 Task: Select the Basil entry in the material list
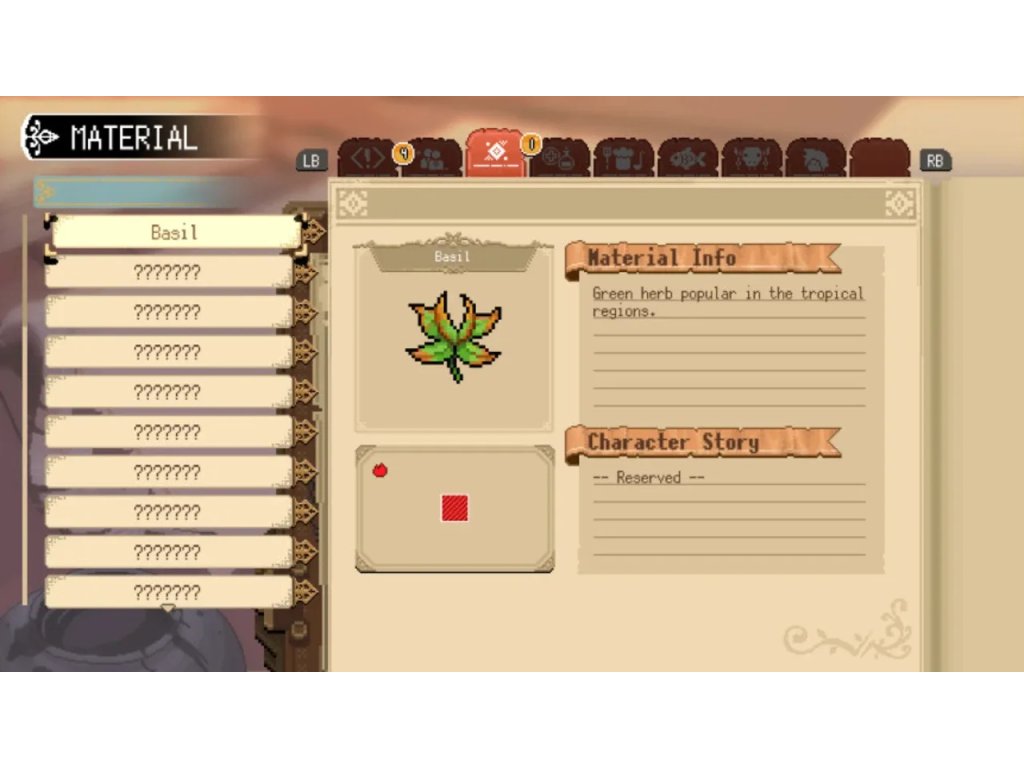[x=174, y=233]
